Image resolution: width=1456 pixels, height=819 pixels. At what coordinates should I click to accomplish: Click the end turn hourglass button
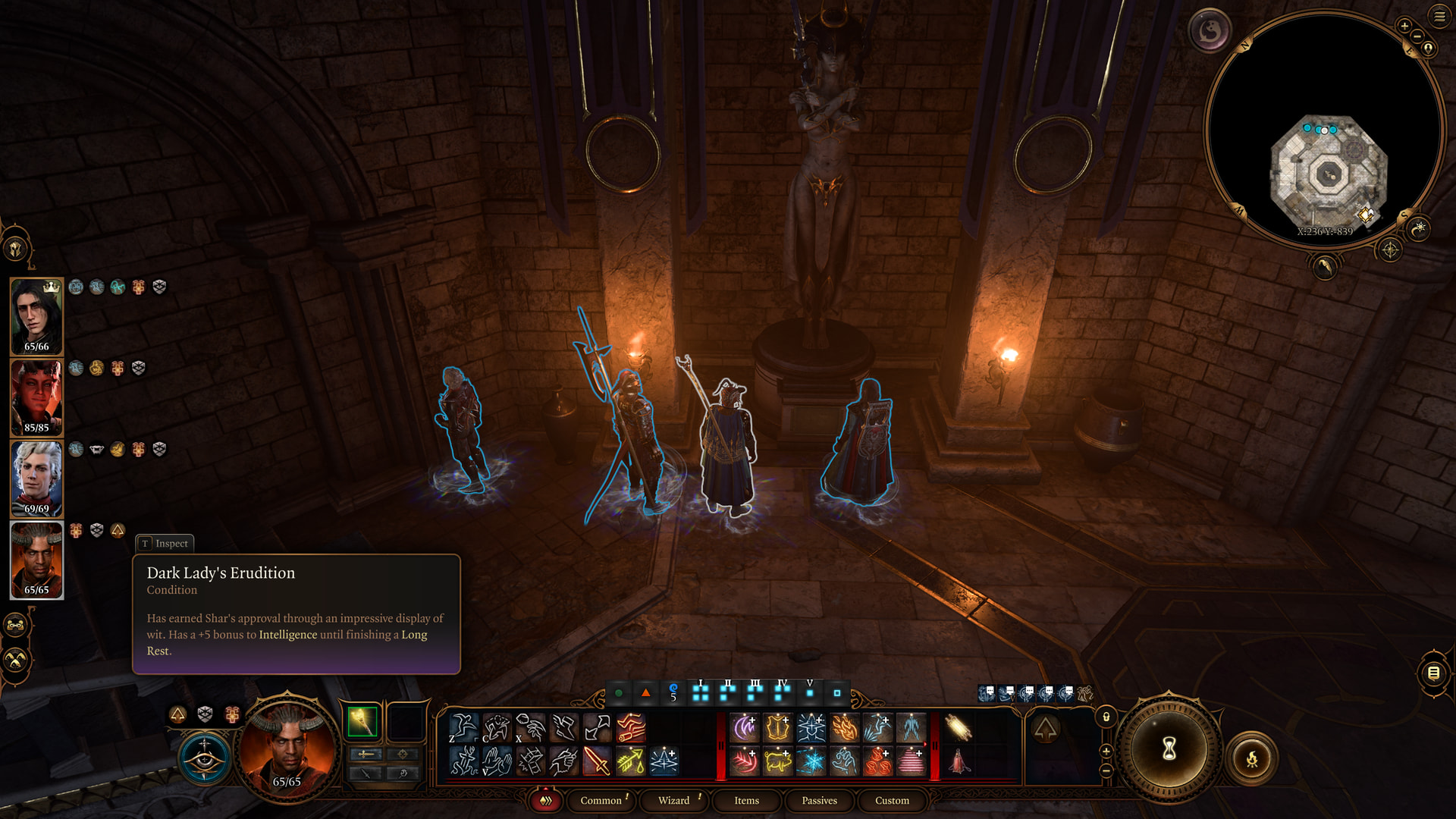tap(1169, 749)
